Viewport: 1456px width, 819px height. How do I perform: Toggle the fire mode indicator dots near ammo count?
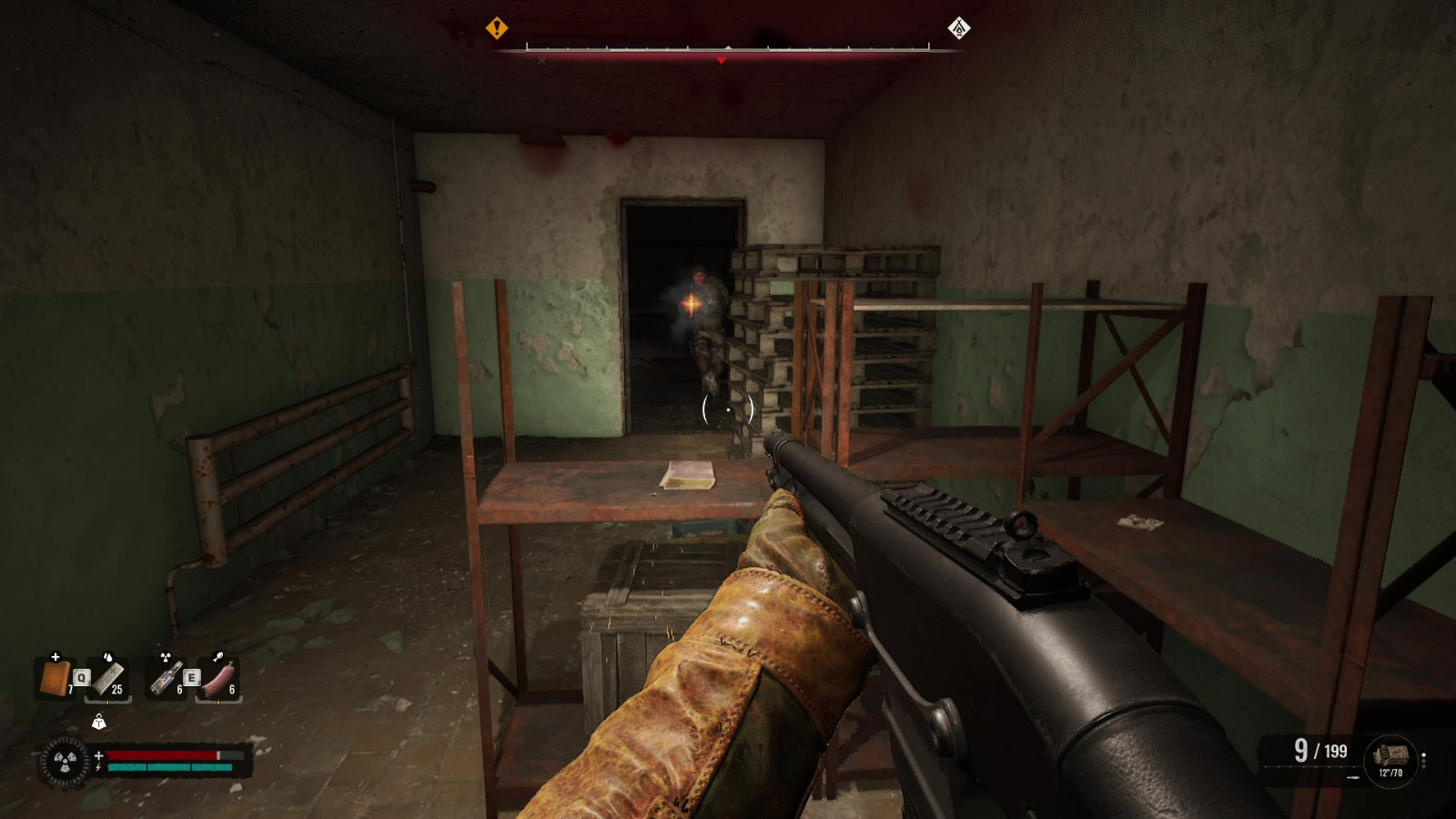point(1424,760)
